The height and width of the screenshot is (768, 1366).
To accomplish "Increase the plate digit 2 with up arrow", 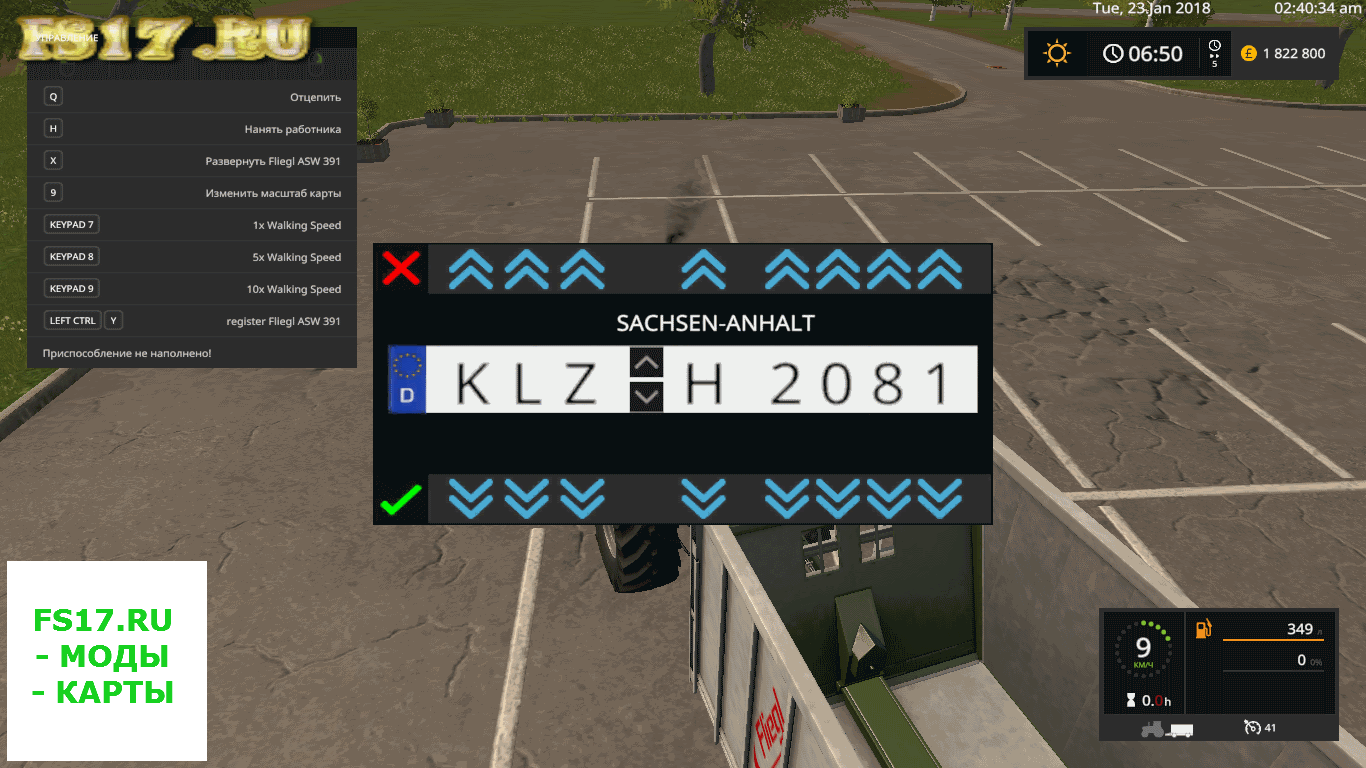I will (x=787, y=269).
